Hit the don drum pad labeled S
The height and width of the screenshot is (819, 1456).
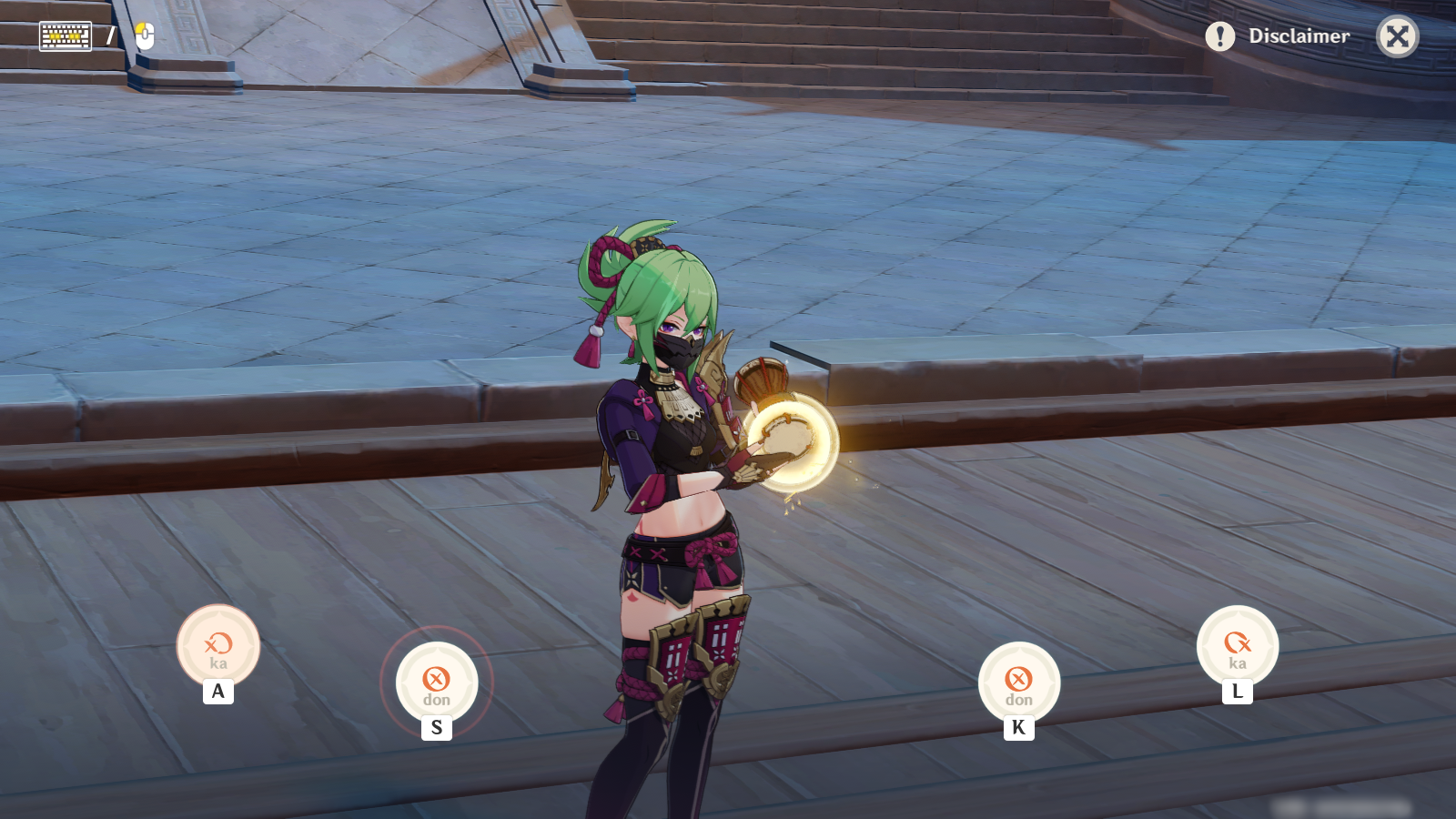[437, 682]
